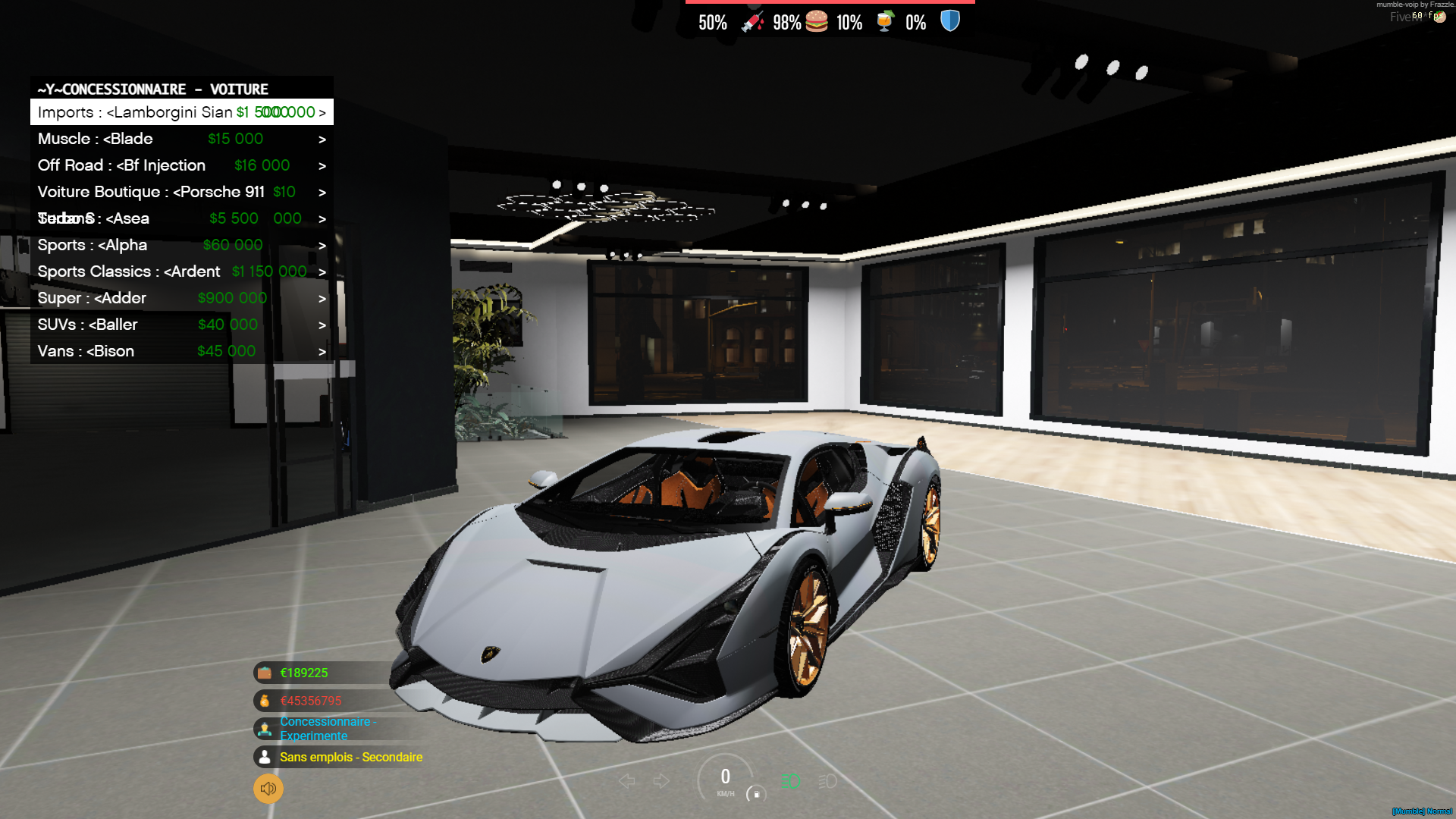Mute the yellow speaker button
Viewport: 1456px width, 819px height.
267,789
